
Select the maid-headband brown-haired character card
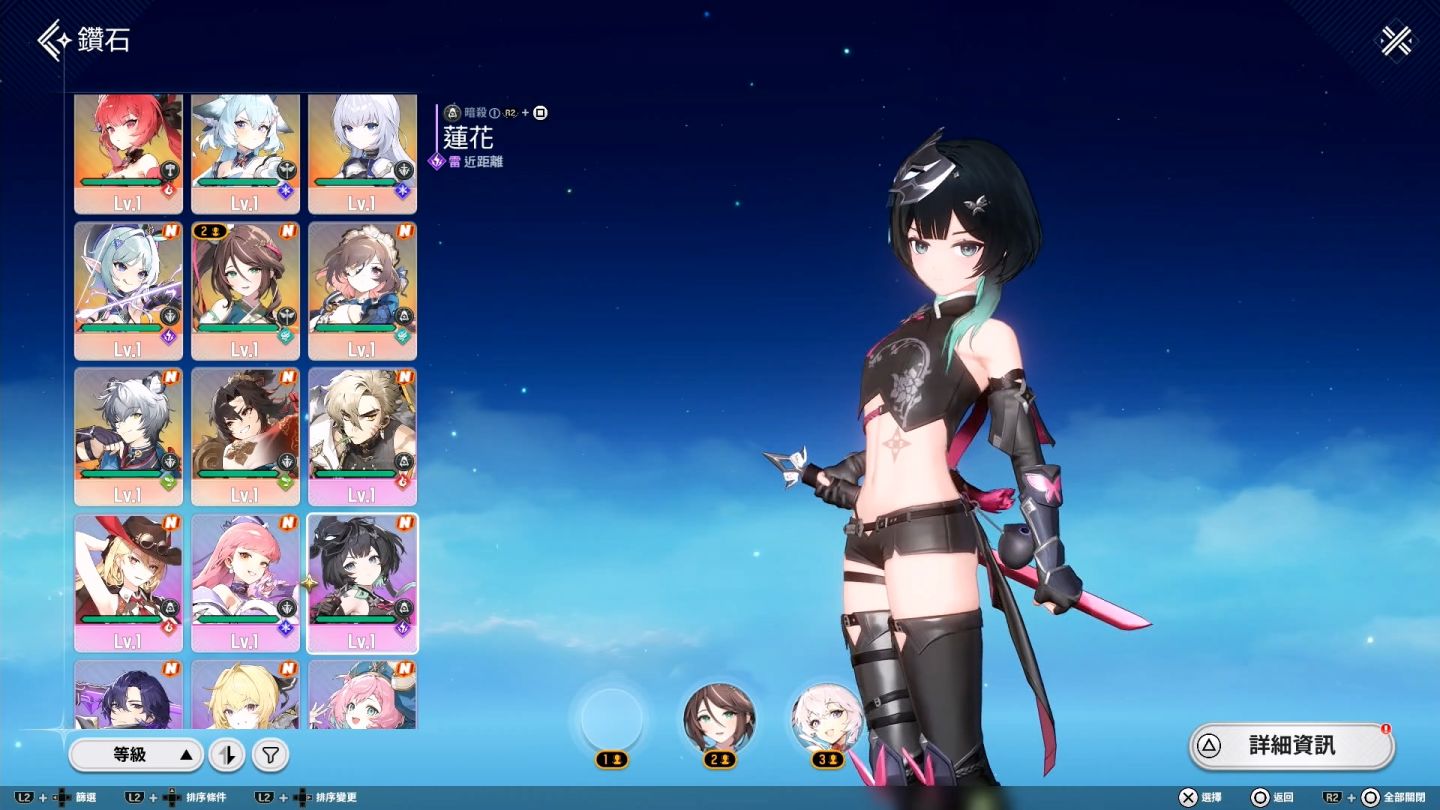pos(362,290)
